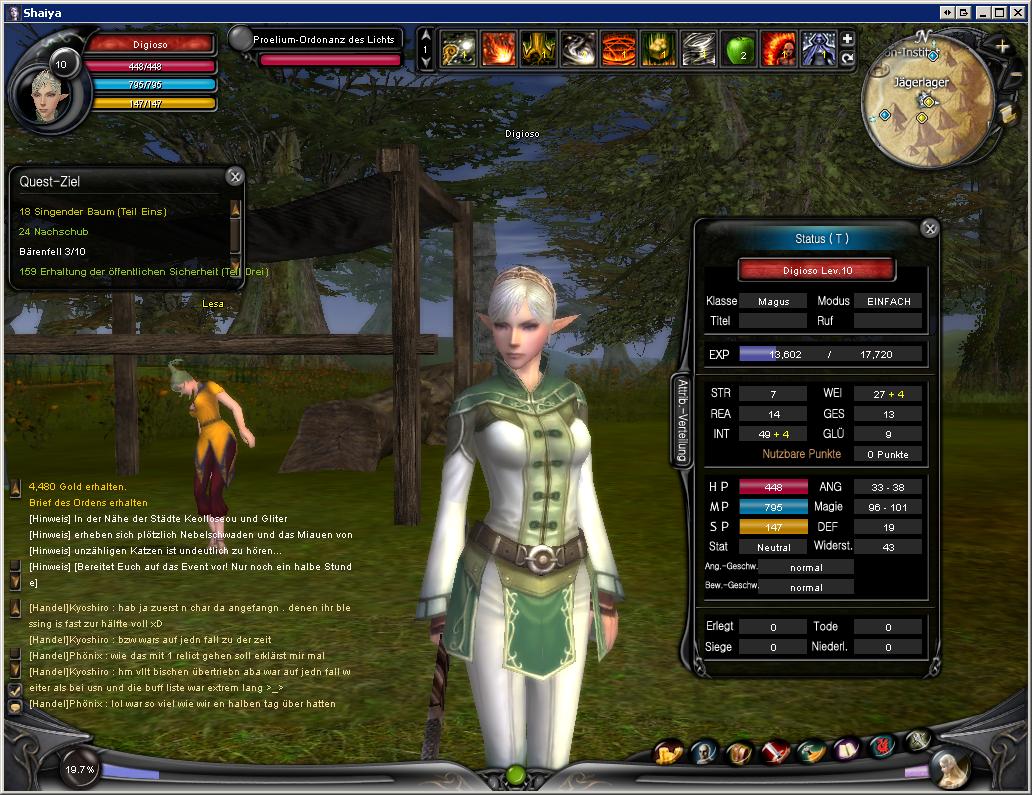Close the Status window
Viewport: 1032px width, 795px height.
click(x=930, y=229)
